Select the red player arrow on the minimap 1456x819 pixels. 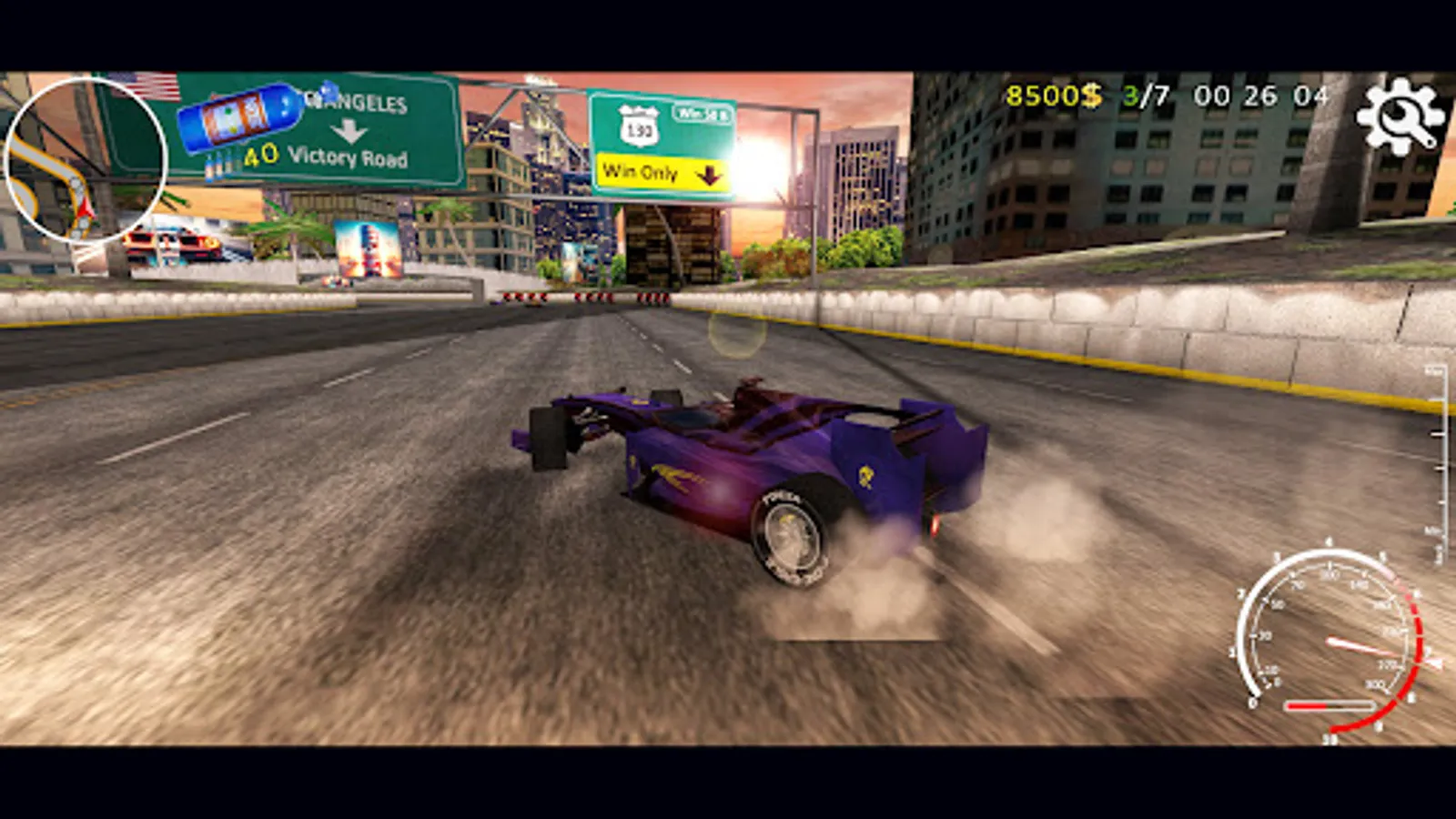coord(85,207)
